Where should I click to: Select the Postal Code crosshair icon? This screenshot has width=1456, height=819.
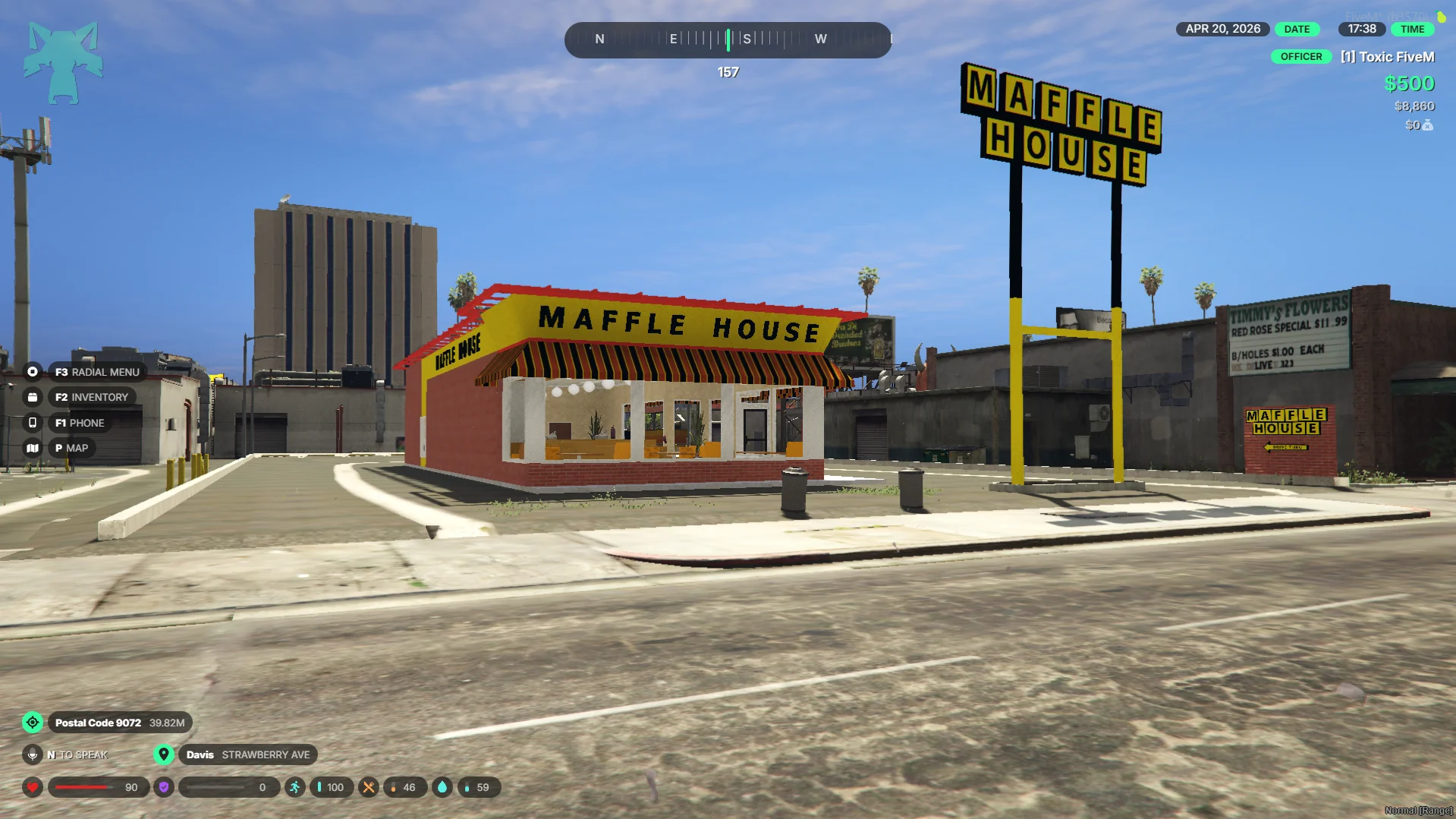pyautogui.click(x=33, y=723)
